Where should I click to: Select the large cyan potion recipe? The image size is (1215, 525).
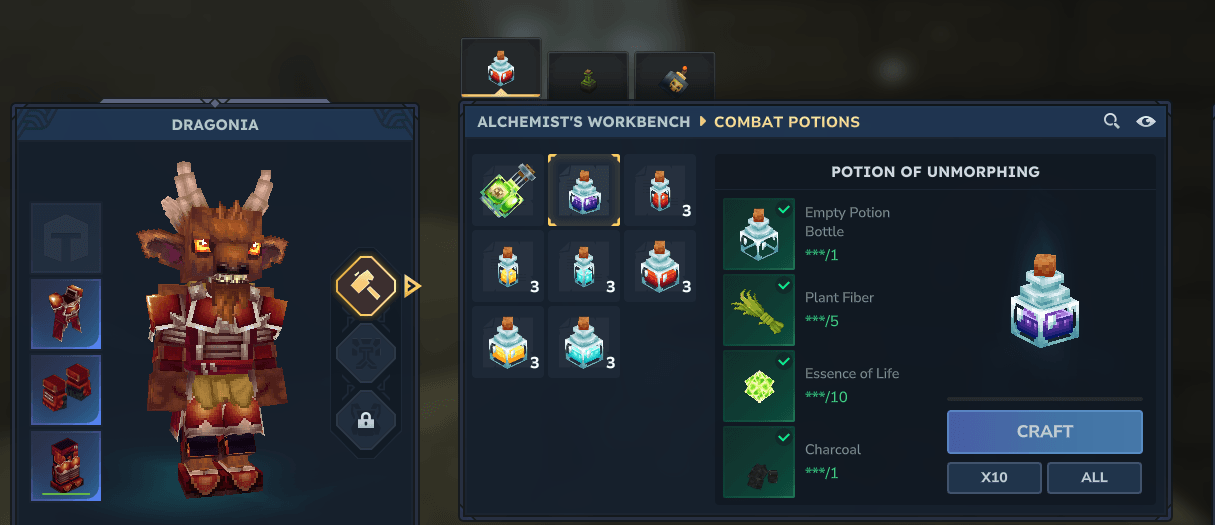[584, 342]
